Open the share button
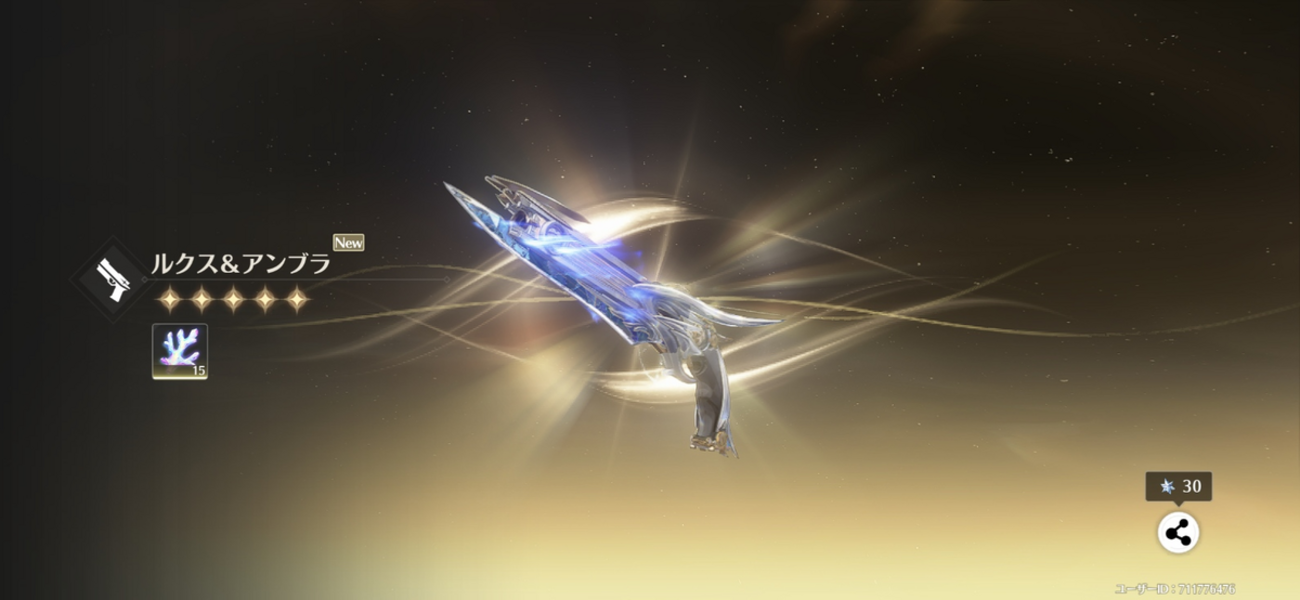Viewport: 1300px width, 600px height. (1178, 533)
